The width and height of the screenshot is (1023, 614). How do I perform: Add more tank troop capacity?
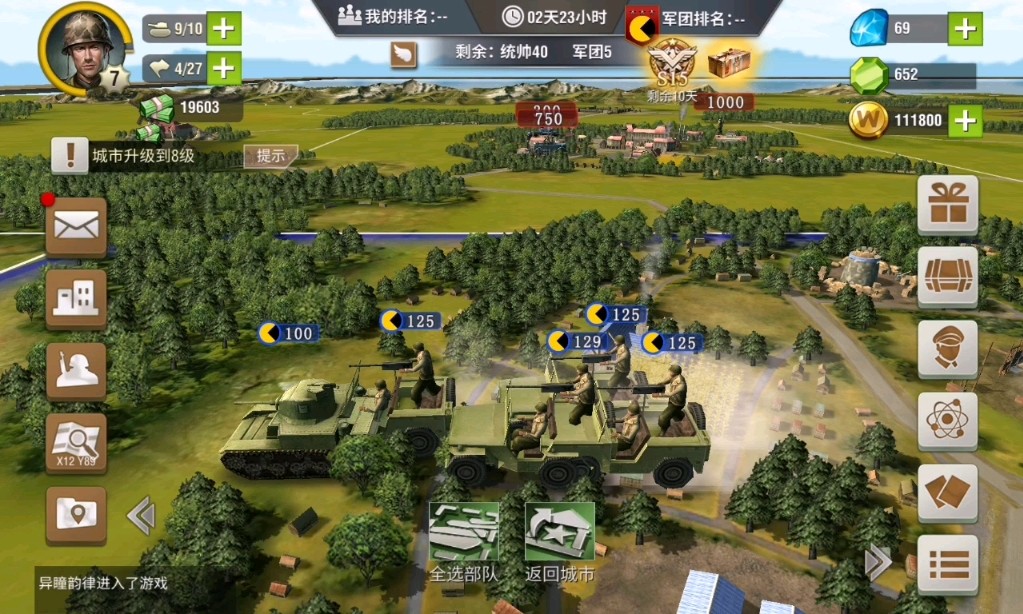point(224,28)
